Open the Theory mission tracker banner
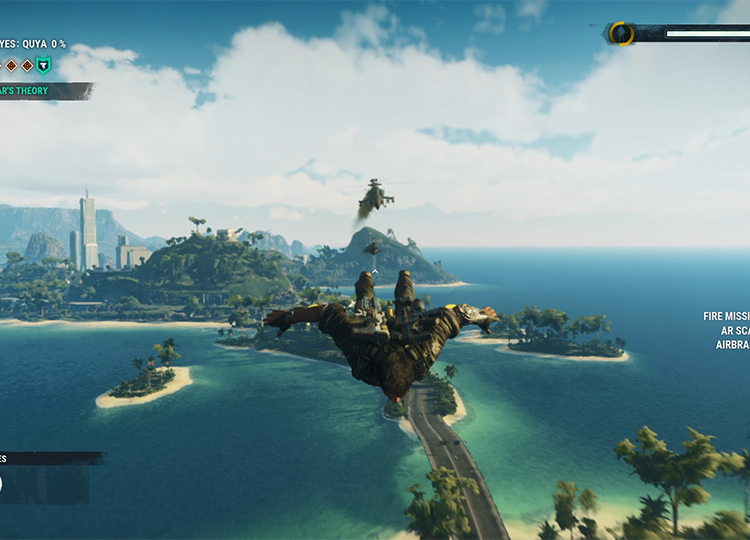750x540 pixels. coord(44,91)
